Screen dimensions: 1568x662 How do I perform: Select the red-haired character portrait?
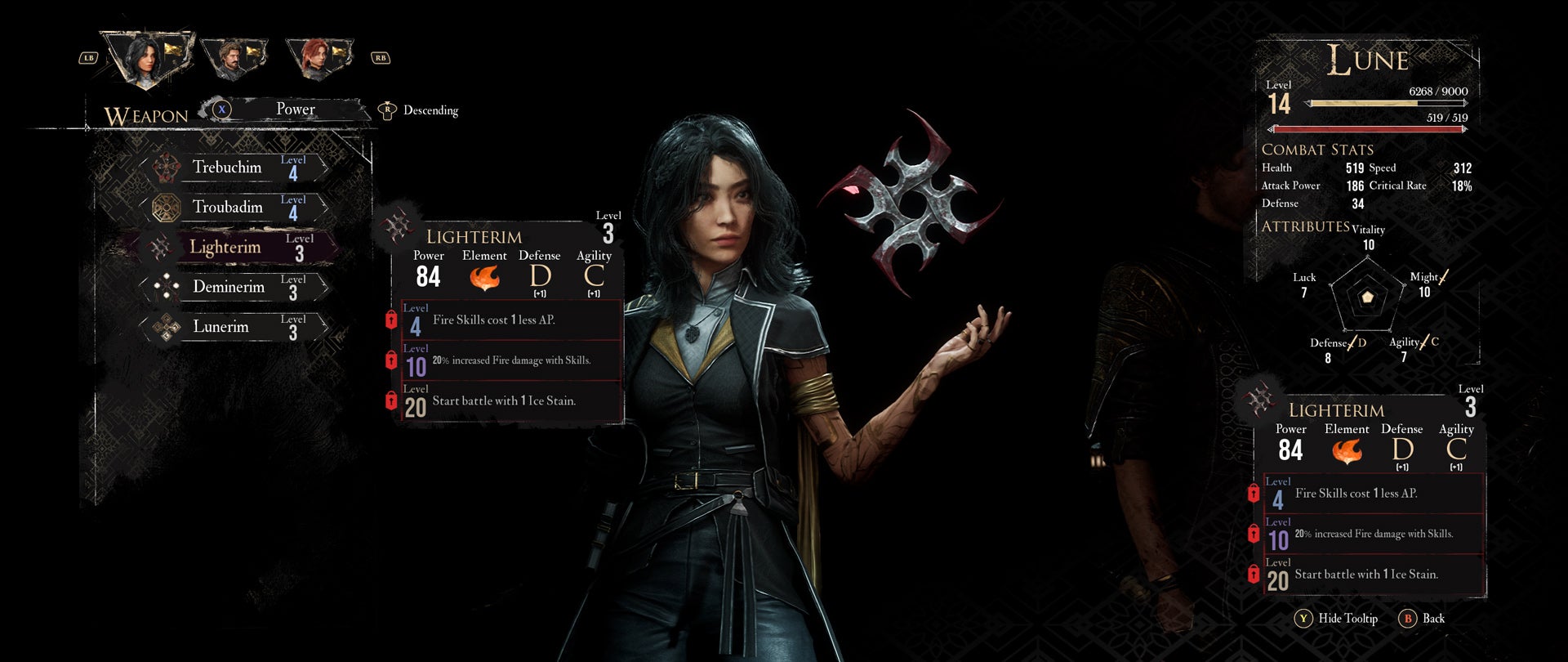(x=319, y=57)
